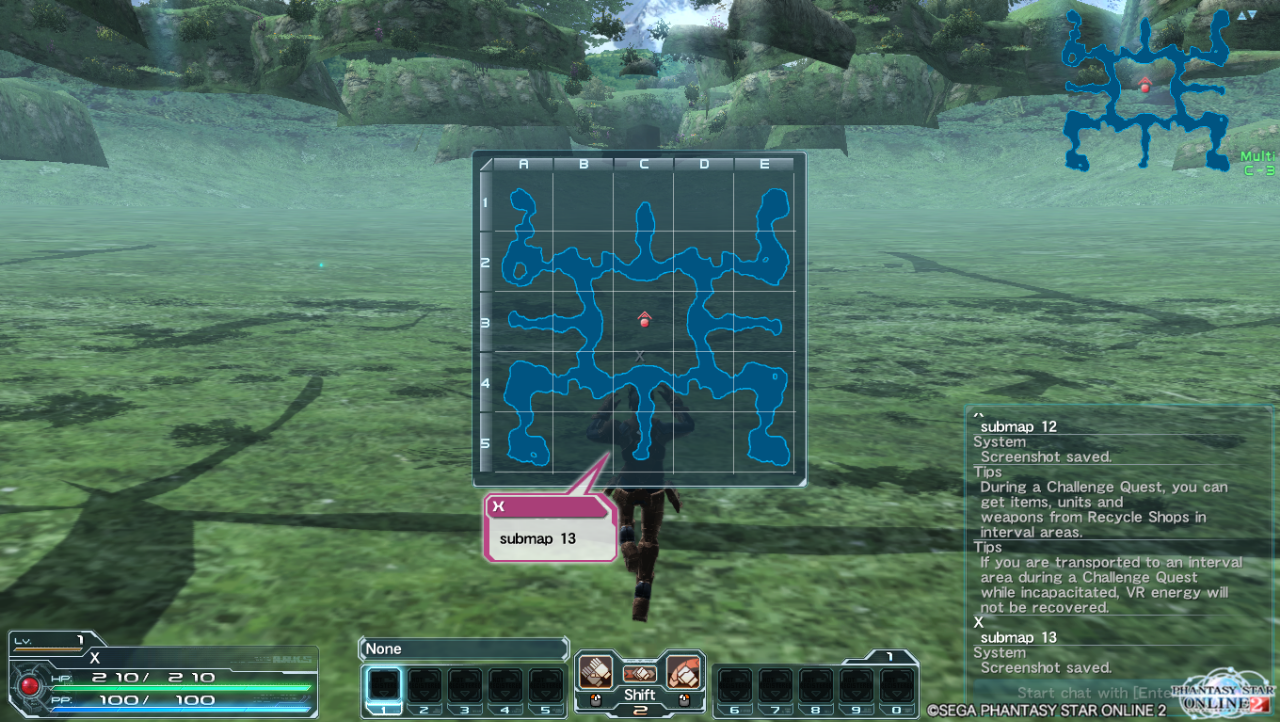Select the 'submap 12' chat log entry
The height and width of the screenshot is (722, 1280).
1018,427
